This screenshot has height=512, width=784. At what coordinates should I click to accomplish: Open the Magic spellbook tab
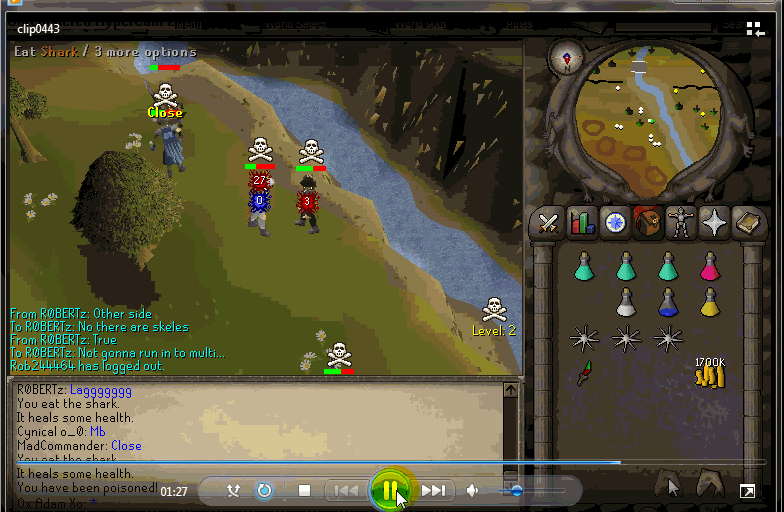(x=747, y=223)
